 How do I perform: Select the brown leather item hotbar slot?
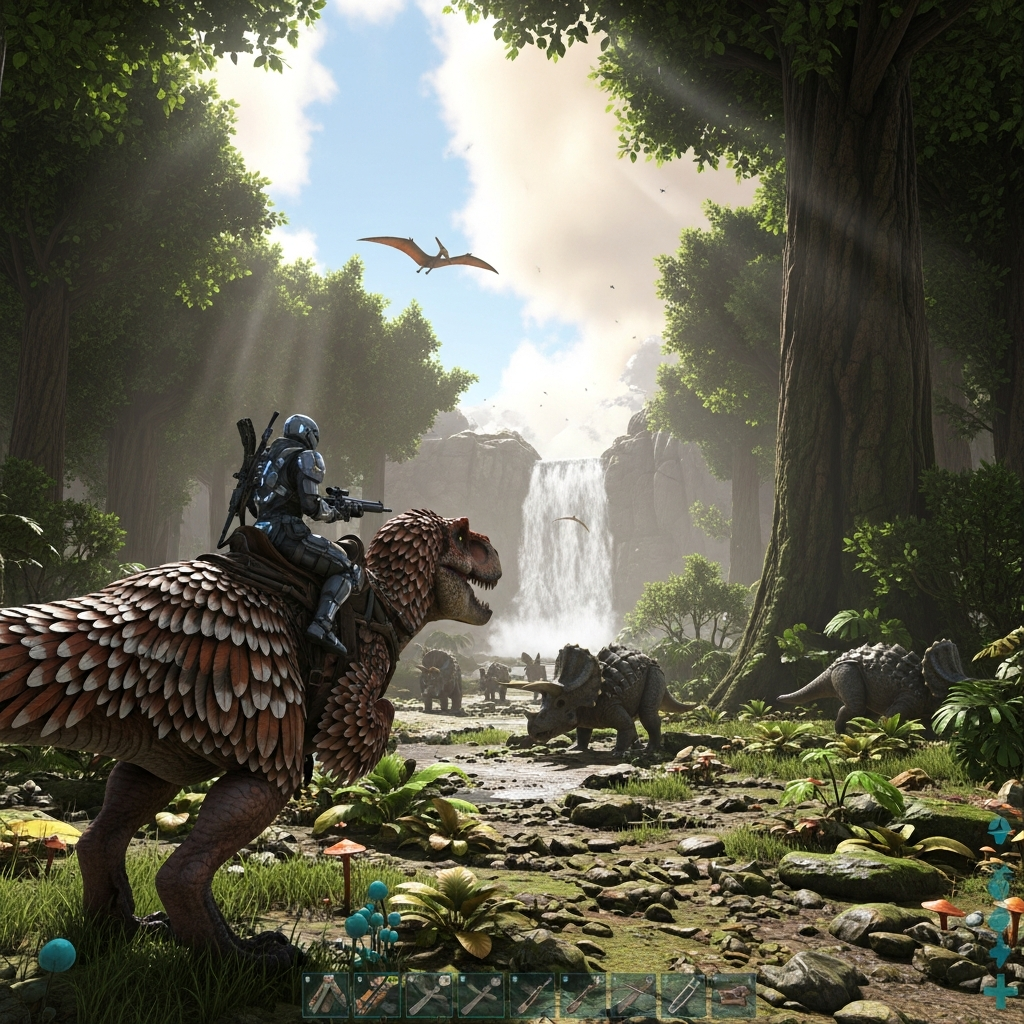[734, 995]
